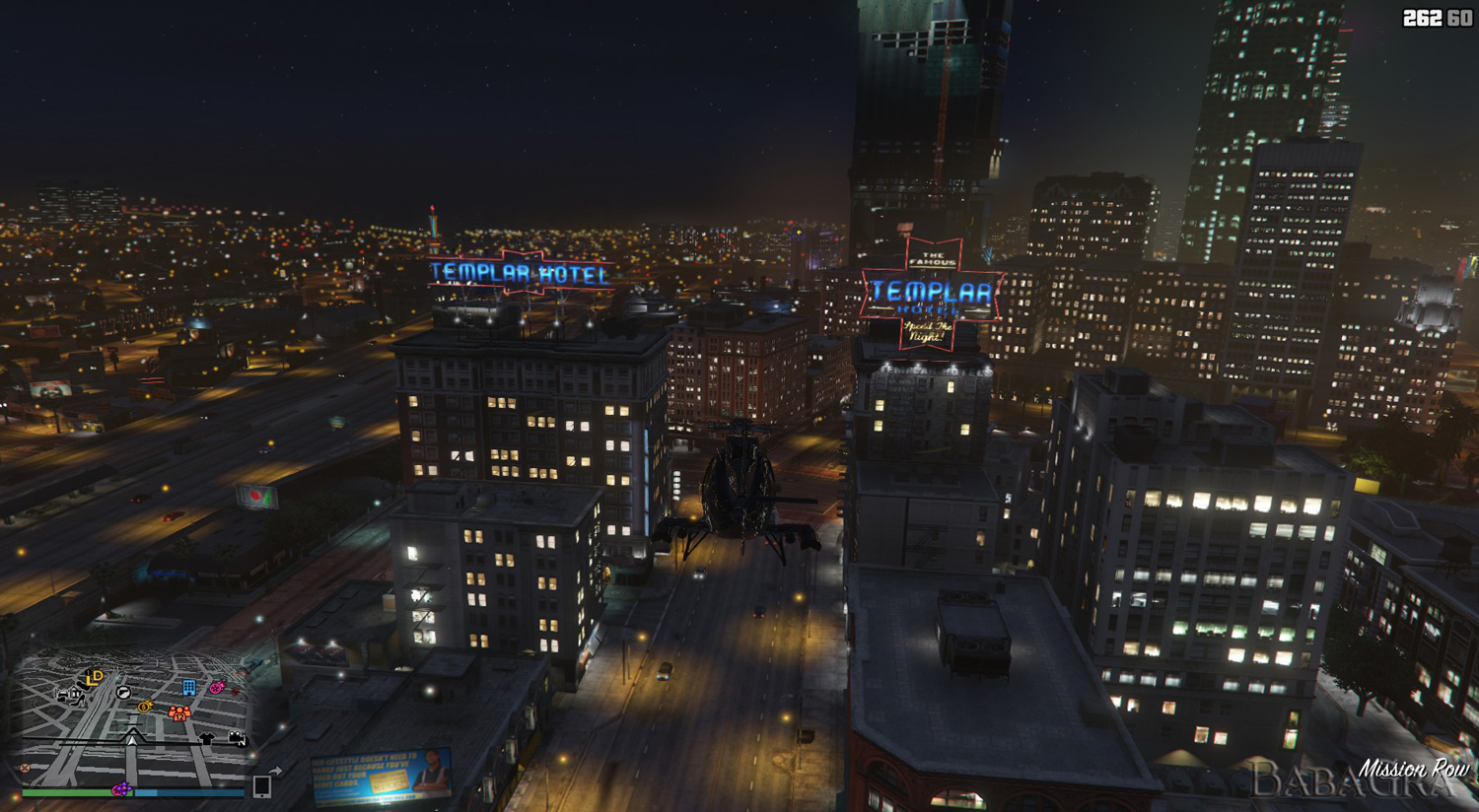Open the tablet device icon beside minimap
The width and height of the screenshot is (1479, 812).
coord(262,785)
